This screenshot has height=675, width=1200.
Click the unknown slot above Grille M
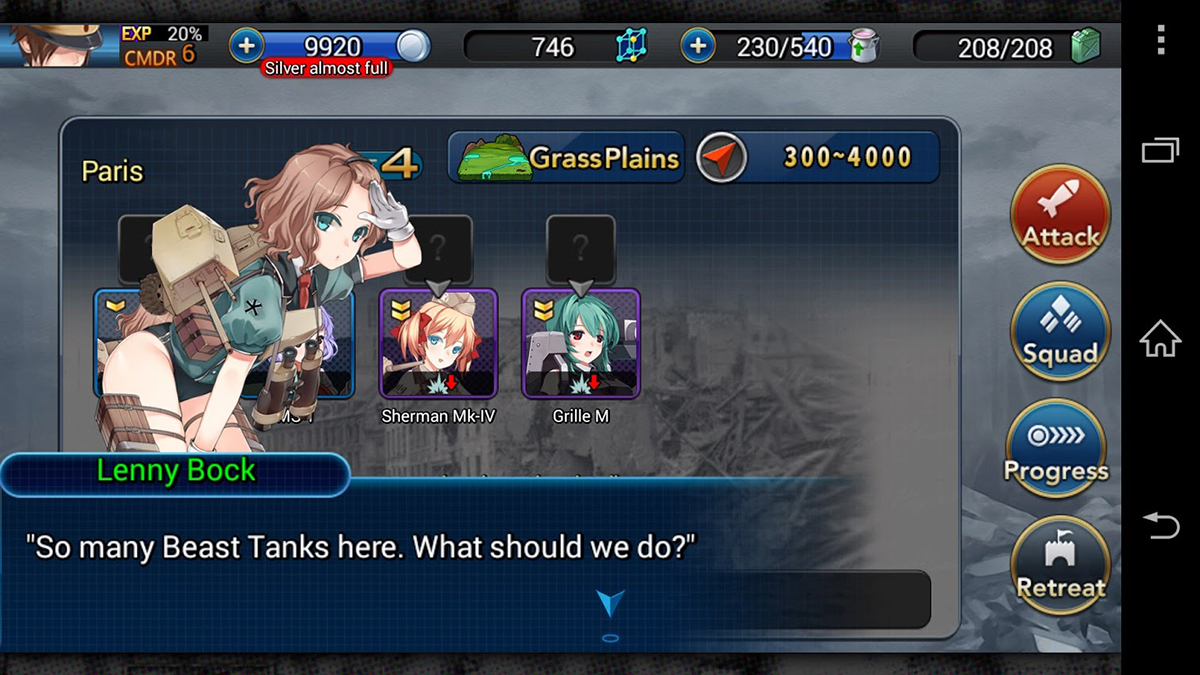581,244
